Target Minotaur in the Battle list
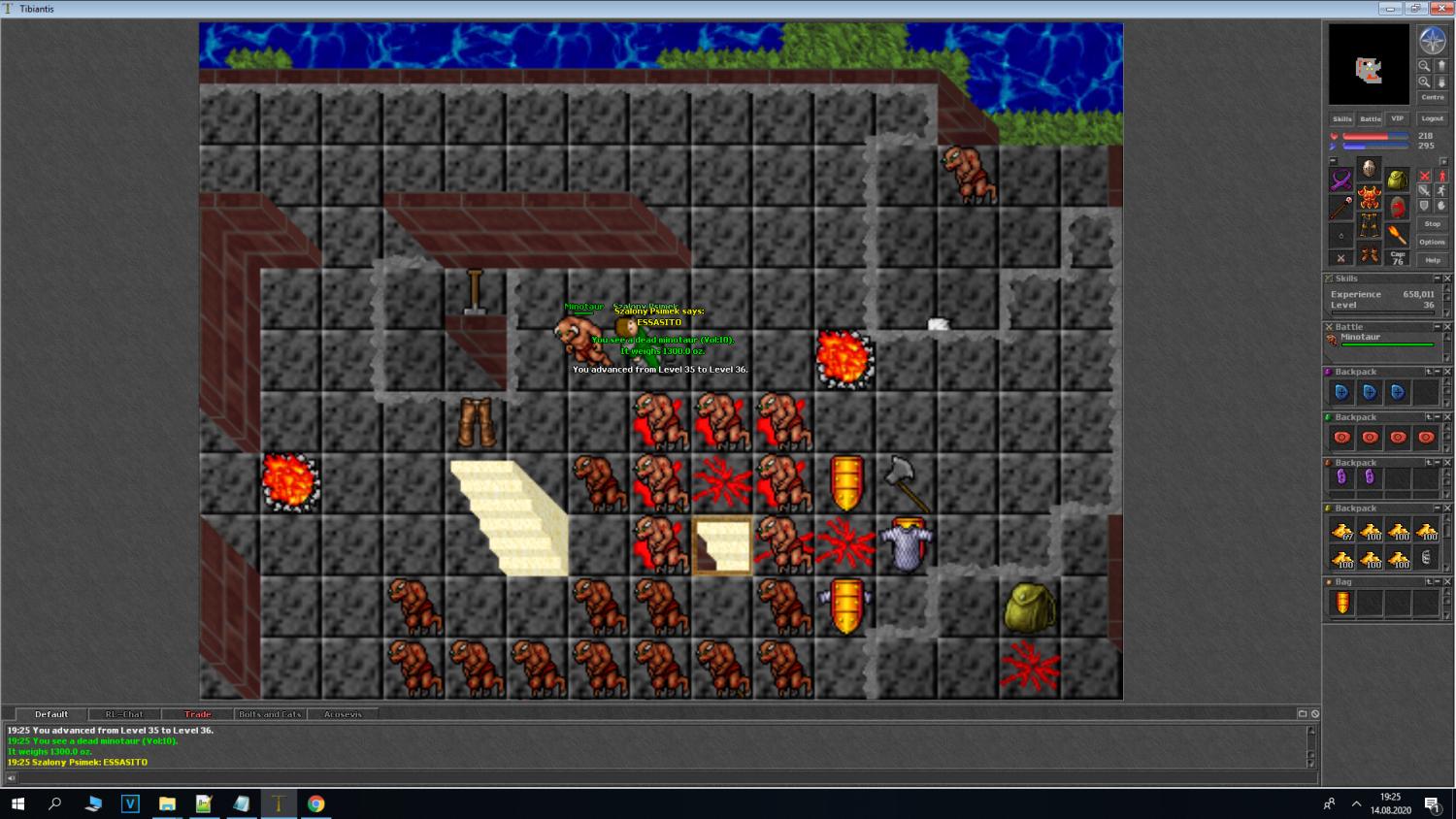This screenshot has width=1456, height=819. pyautogui.click(x=1361, y=338)
